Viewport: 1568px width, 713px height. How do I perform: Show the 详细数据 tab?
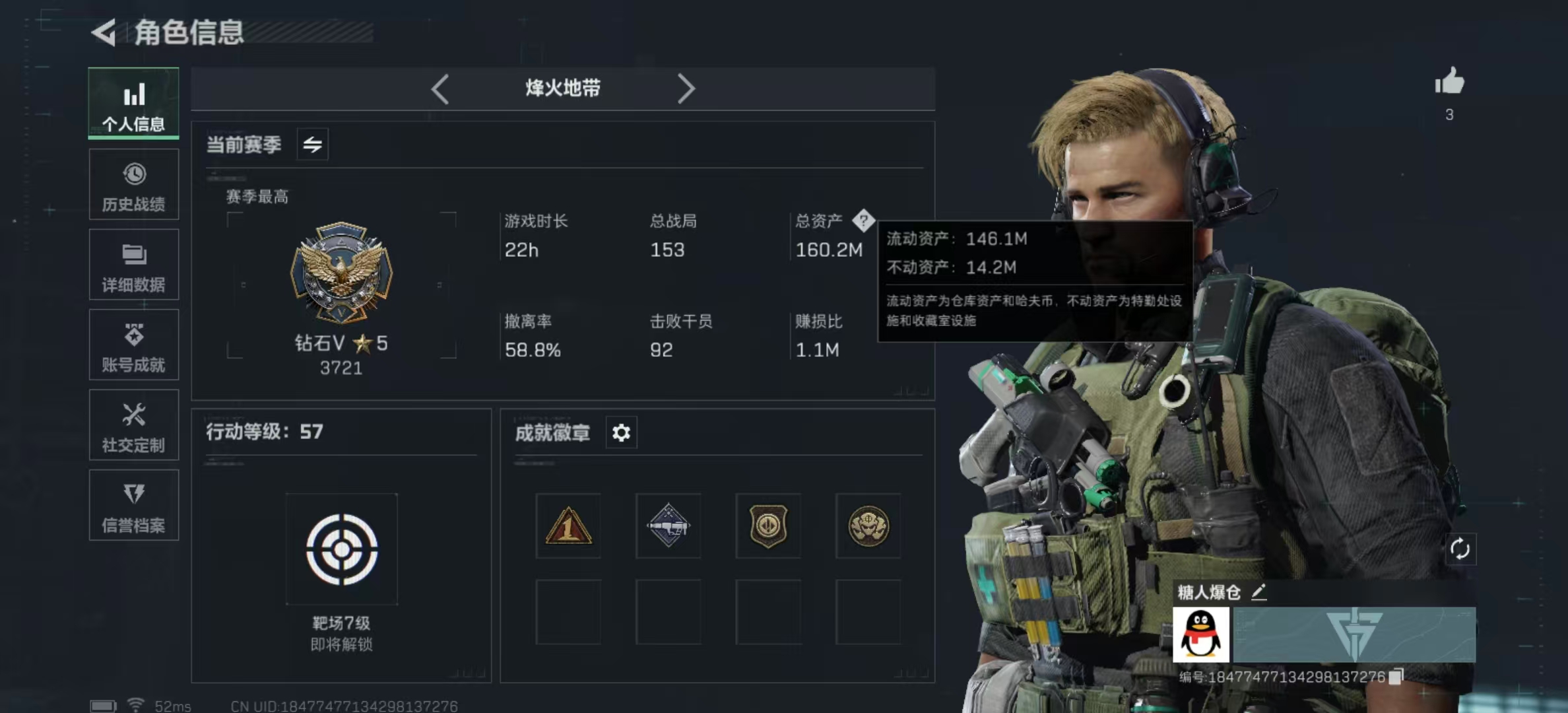[134, 265]
